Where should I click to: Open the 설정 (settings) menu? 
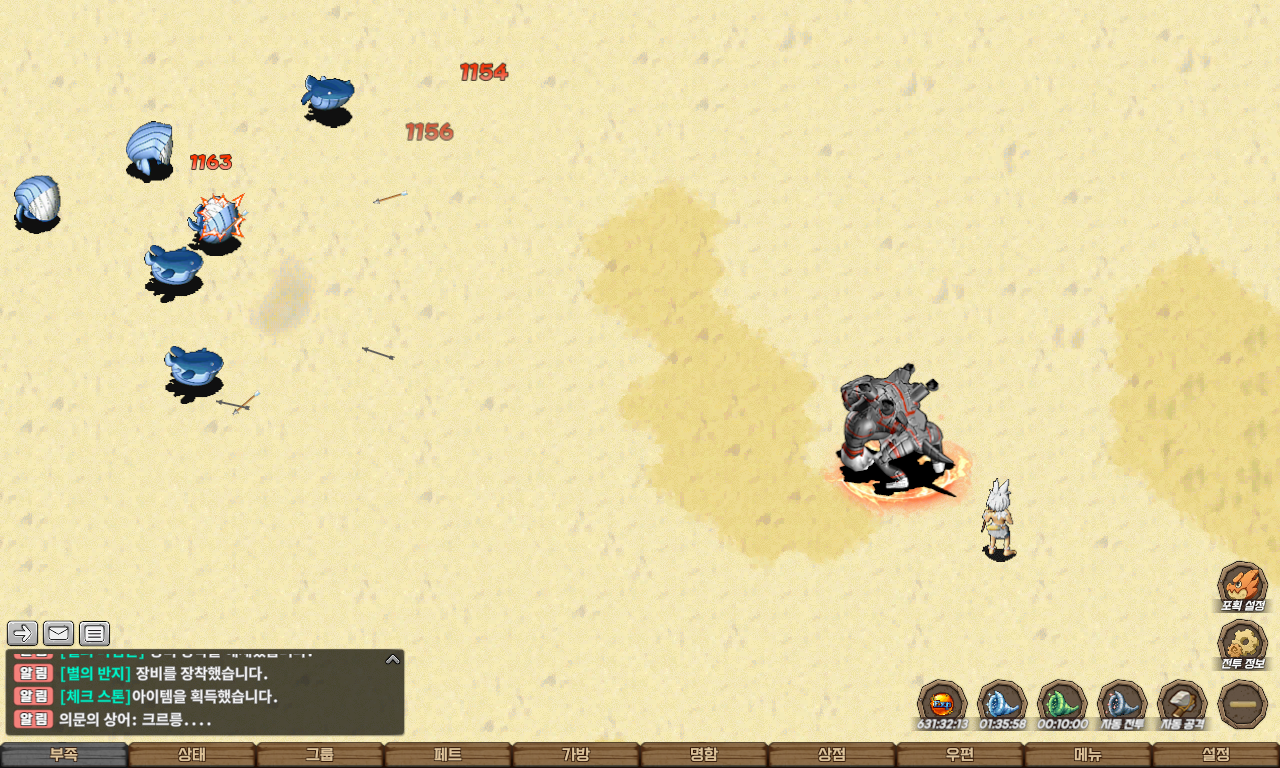[x=1216, y=755]
